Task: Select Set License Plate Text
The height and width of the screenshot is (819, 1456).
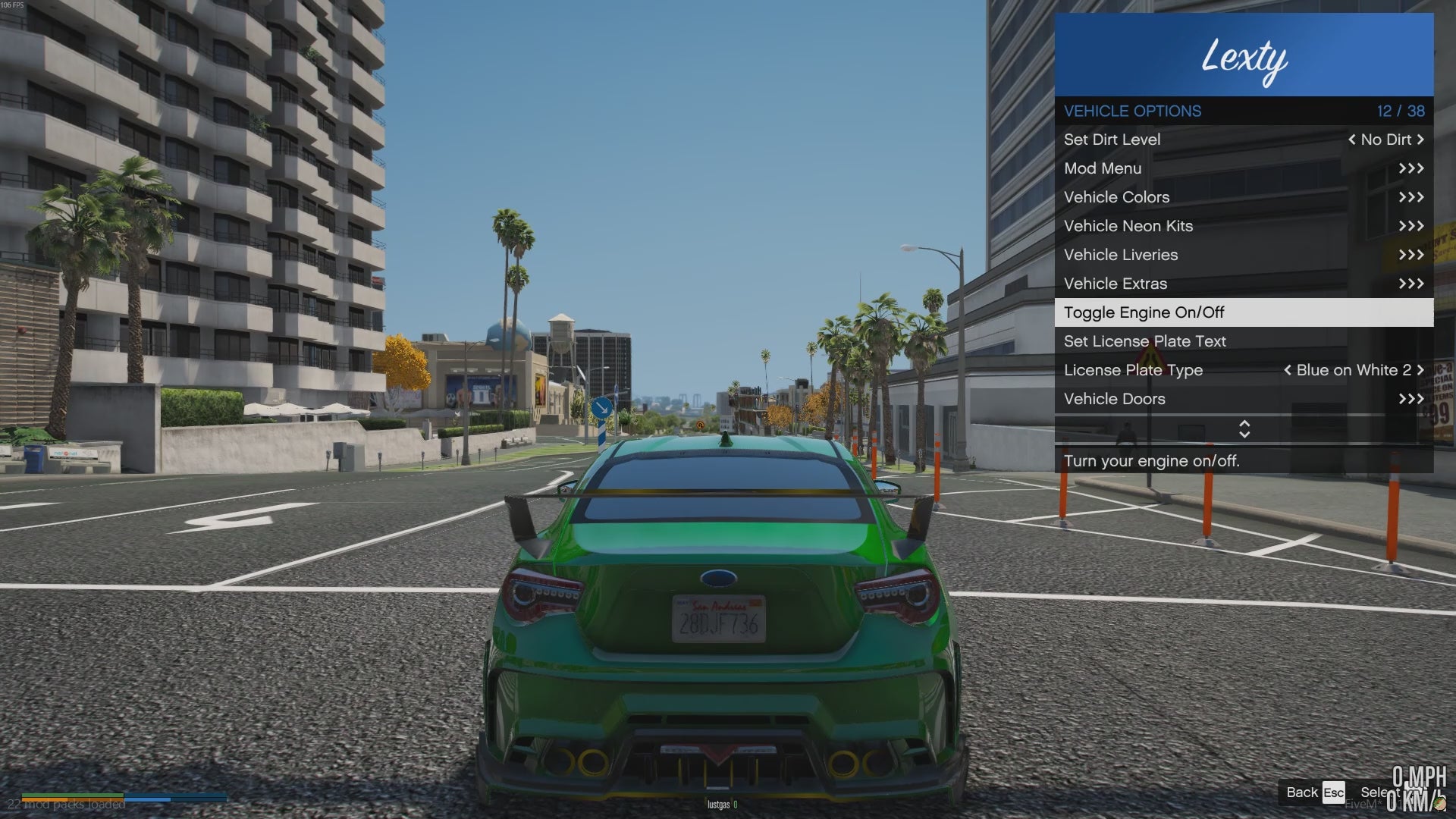Action: pos(1244,341)
